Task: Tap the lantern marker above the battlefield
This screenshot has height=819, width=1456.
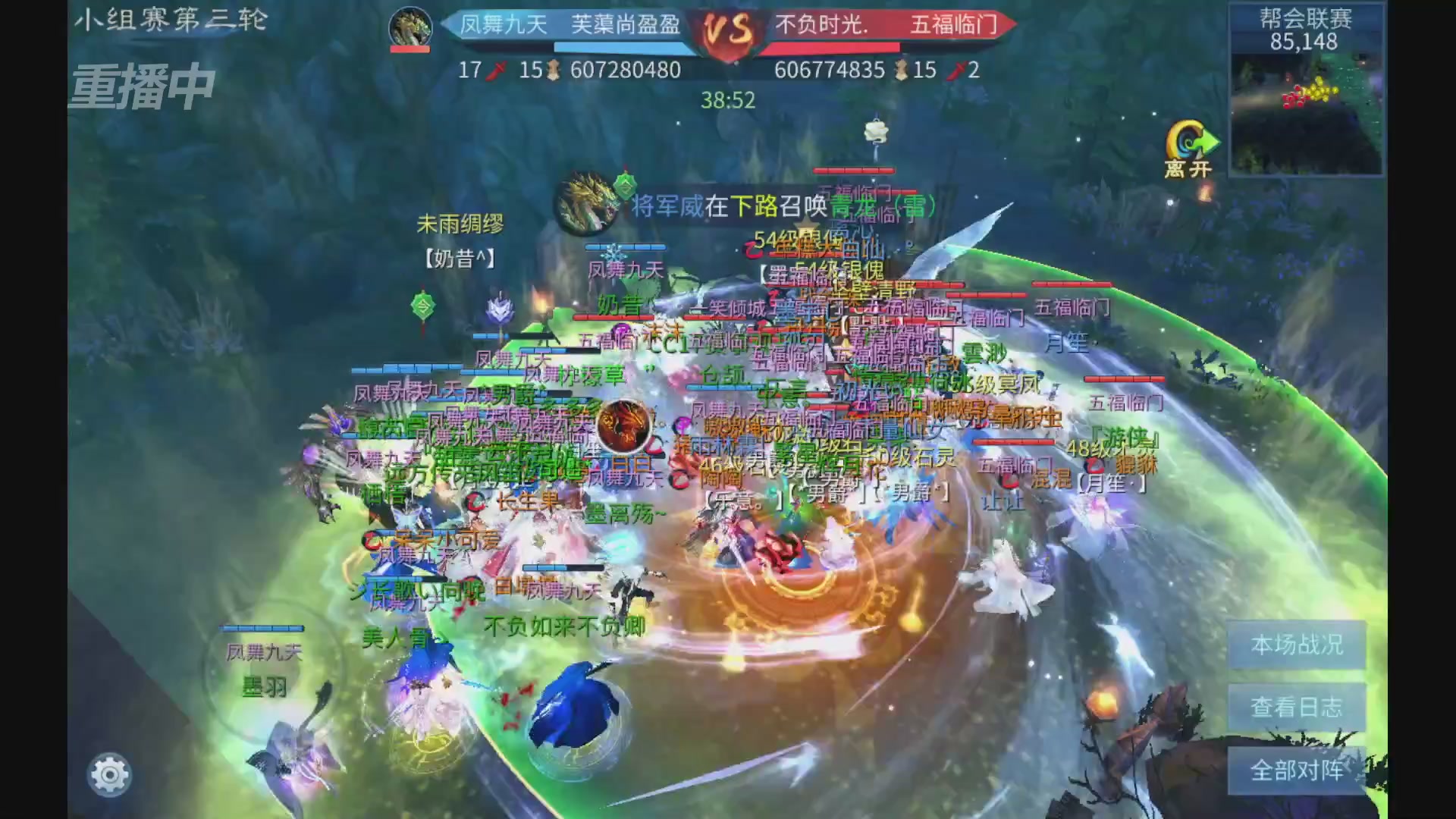Action: click(x=876, y=133)
